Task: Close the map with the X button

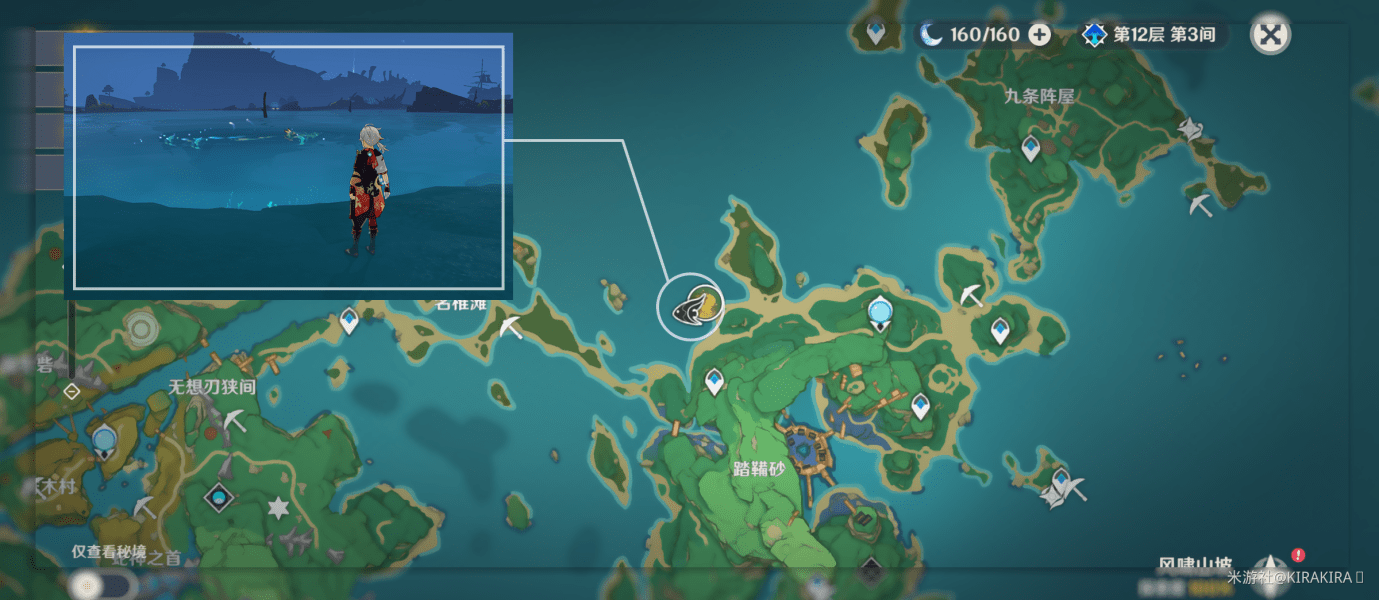Action: point(1270,35)
